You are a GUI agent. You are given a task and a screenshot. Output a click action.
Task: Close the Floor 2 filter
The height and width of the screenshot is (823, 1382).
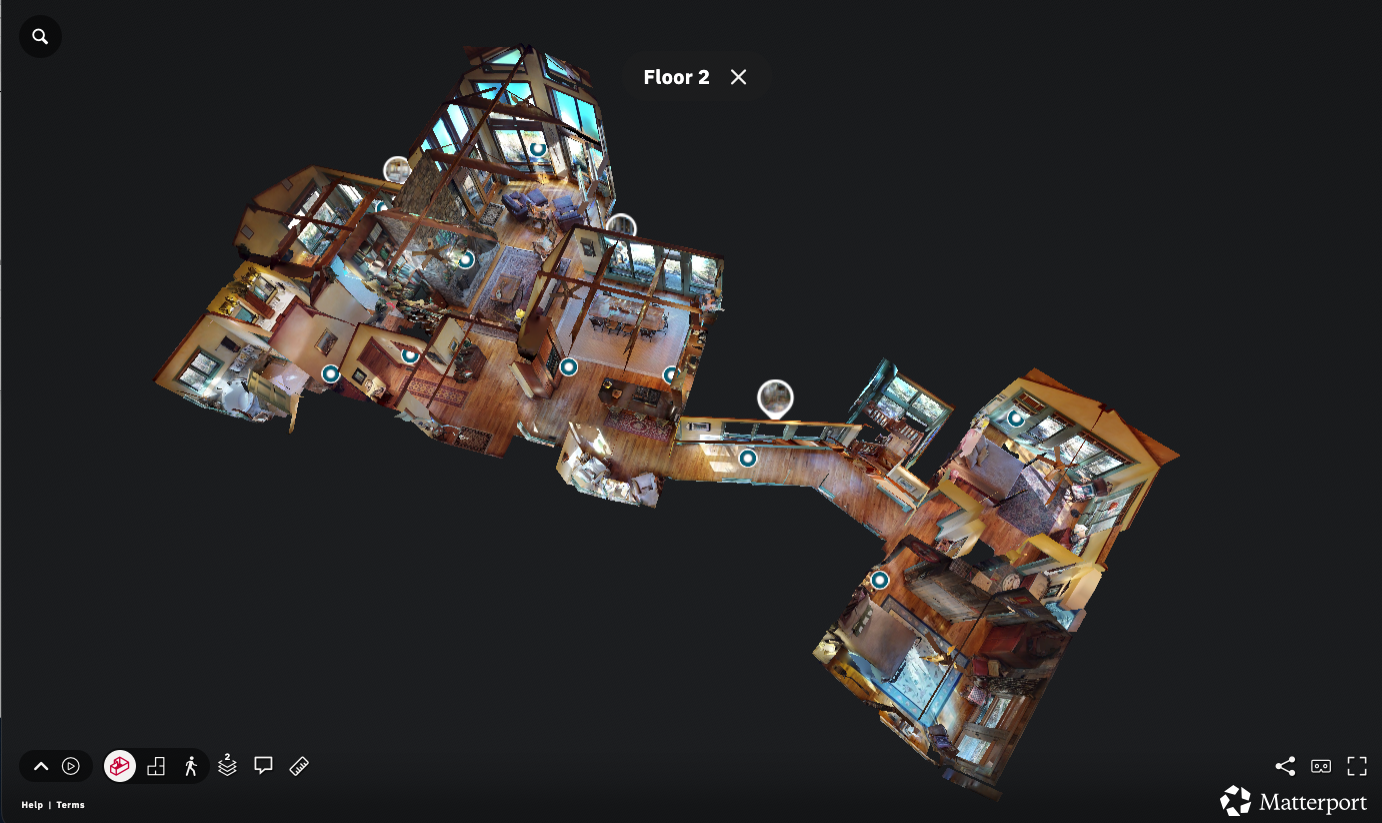(x=738, y=76)
